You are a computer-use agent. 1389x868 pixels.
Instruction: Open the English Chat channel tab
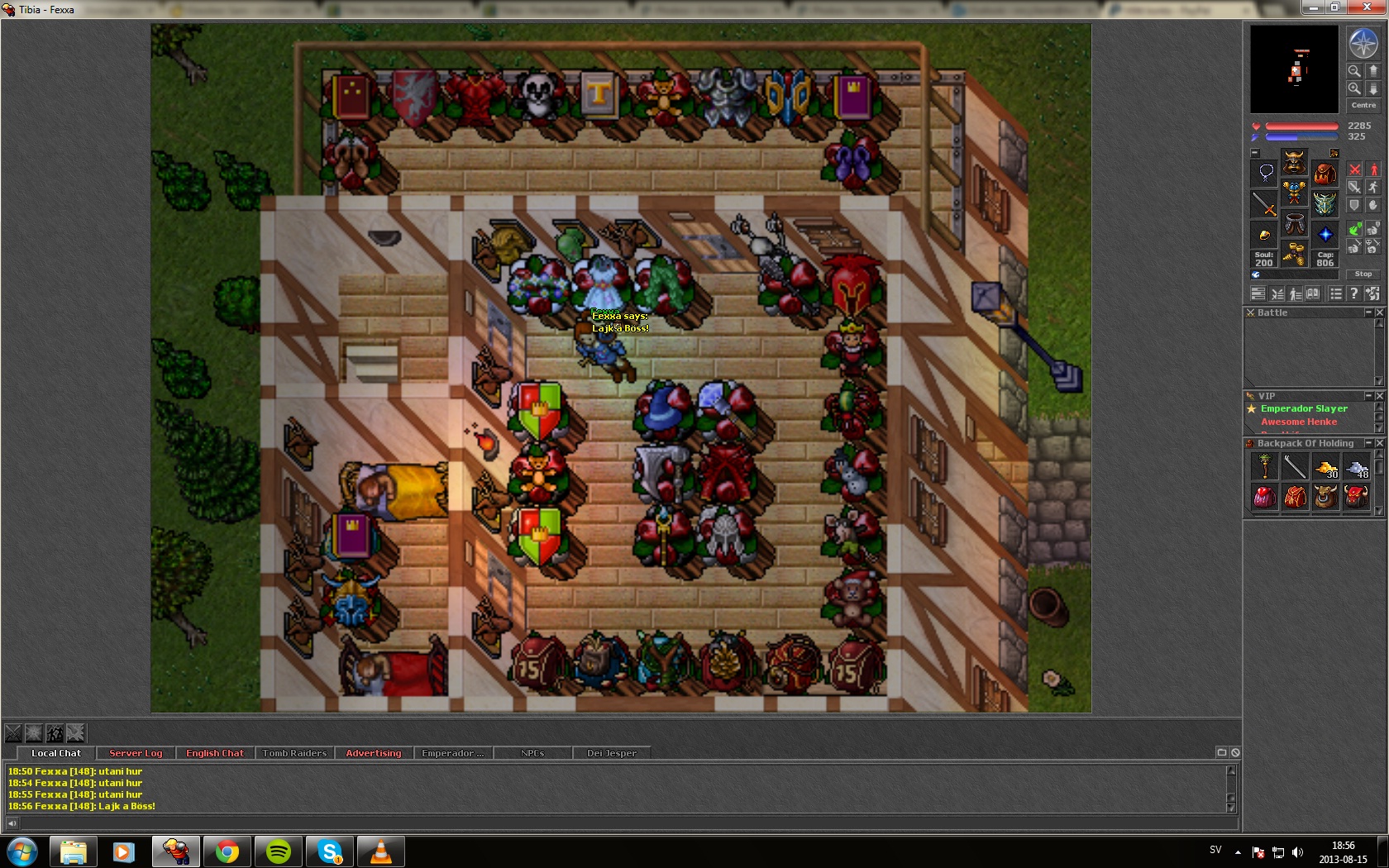pos(215,753)
